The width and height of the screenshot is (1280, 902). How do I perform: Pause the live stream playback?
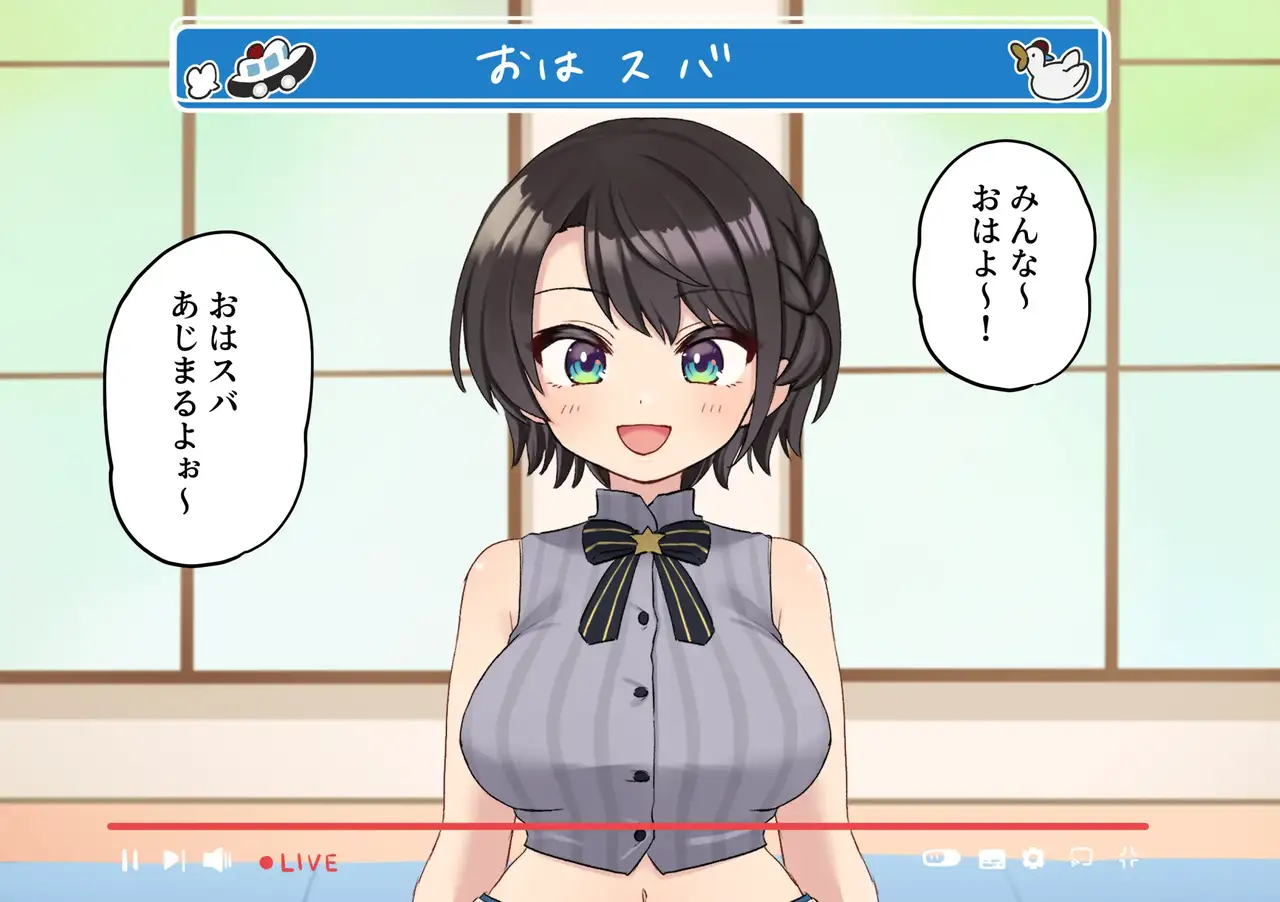point(130,860)
